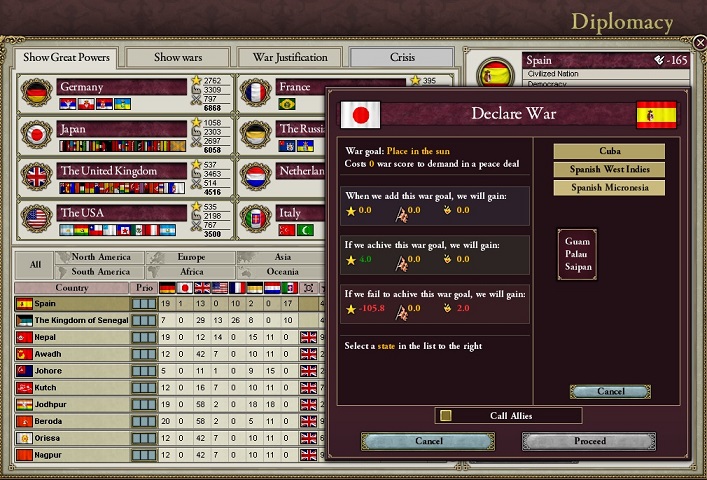Screen dimensions: 707x480
Task: Filter the country list by North America
Action: tap(100, 257)
